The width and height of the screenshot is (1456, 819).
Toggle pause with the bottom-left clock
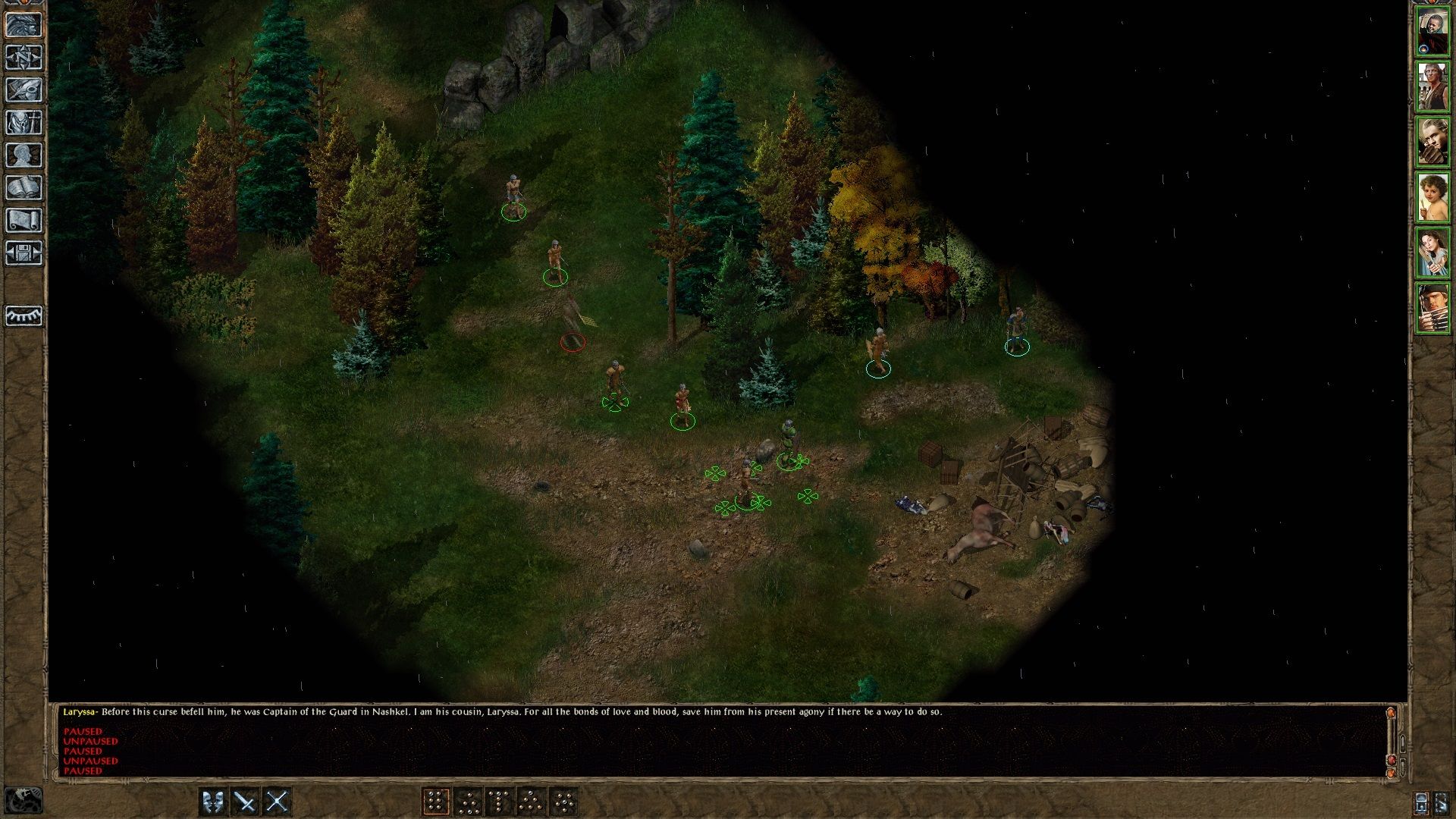(24, 801)
